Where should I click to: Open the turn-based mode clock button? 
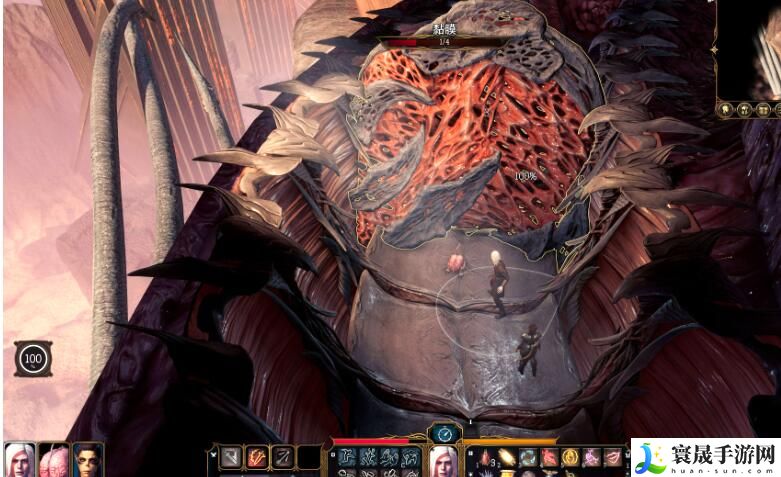coord(443,433)
